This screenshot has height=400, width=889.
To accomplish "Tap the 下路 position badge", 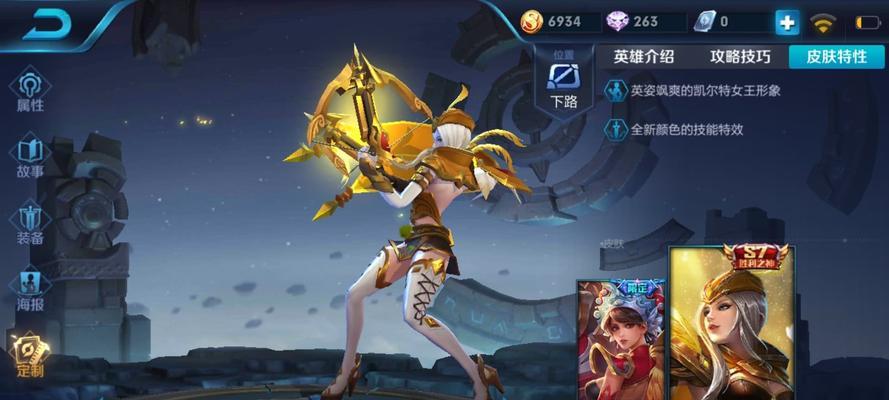I will click(564, 82).
